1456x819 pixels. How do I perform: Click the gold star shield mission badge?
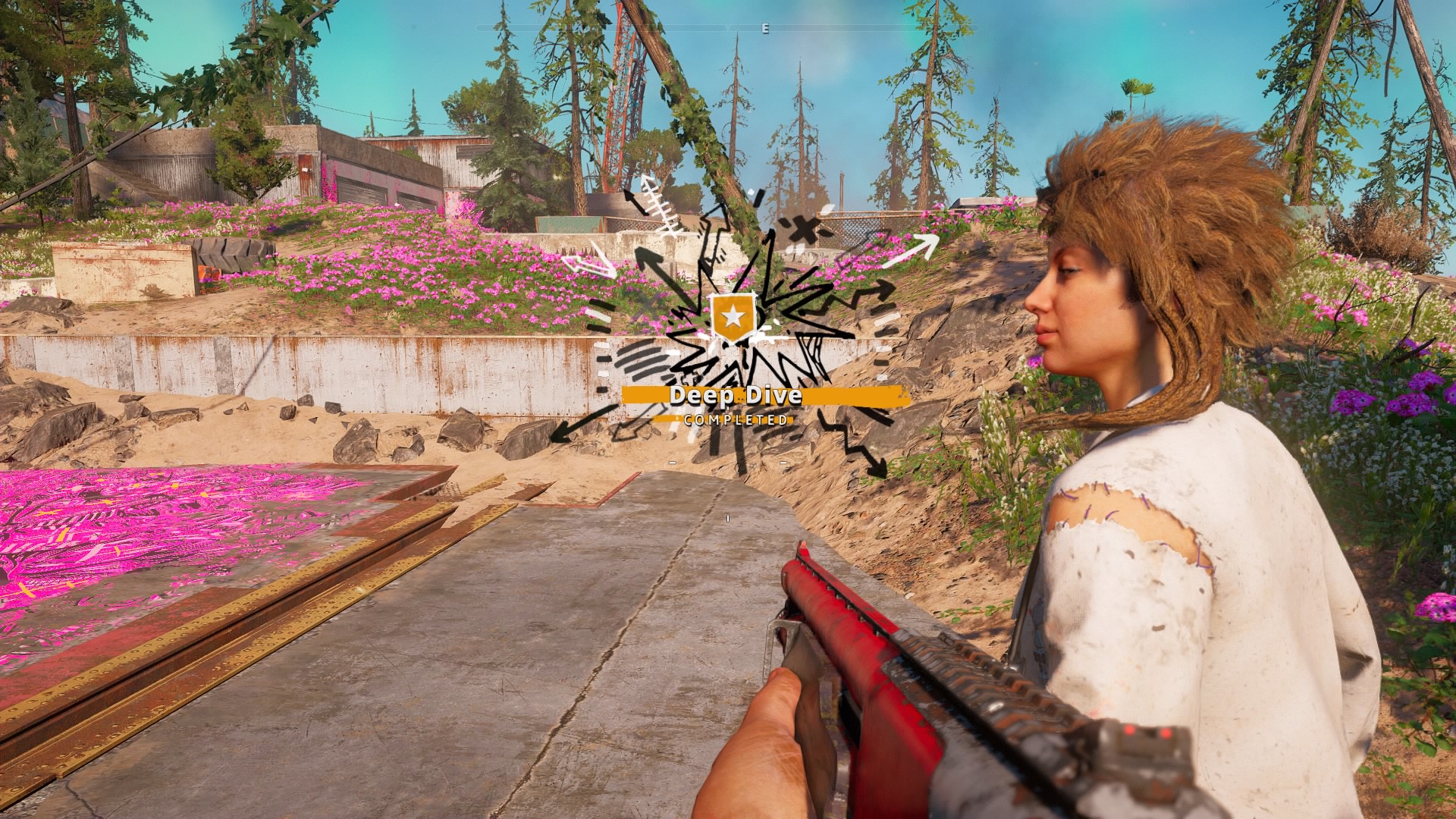click(733, 317)
